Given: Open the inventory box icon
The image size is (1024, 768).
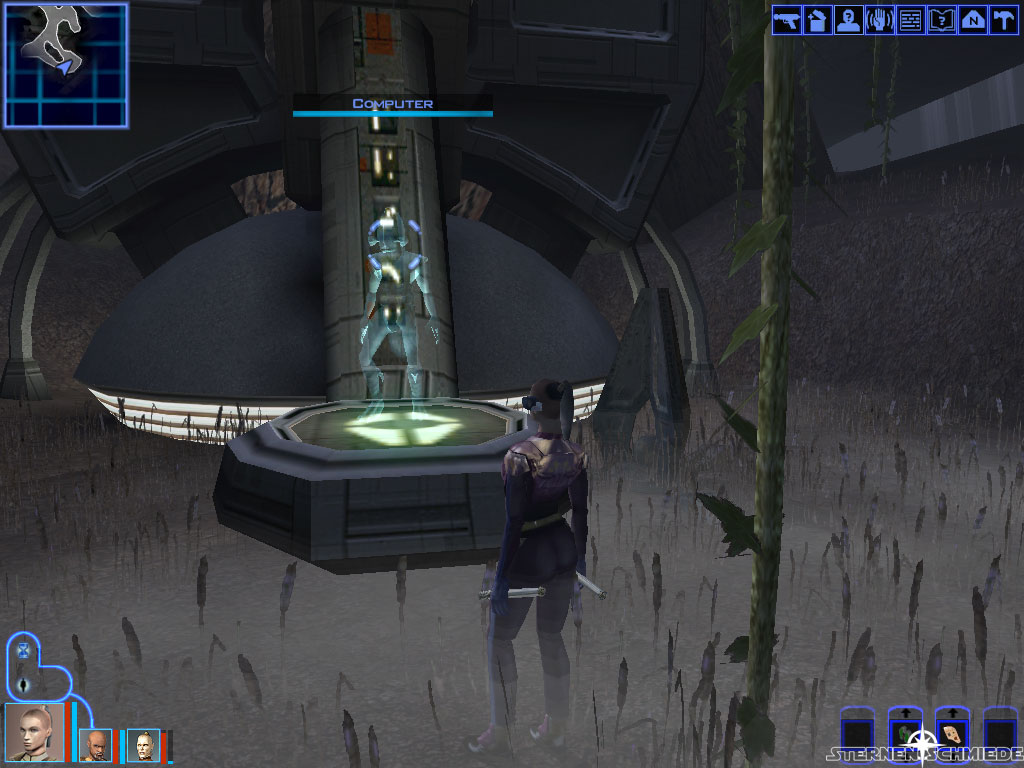Looking at the screenshot, I should click(x=818, y=20).
